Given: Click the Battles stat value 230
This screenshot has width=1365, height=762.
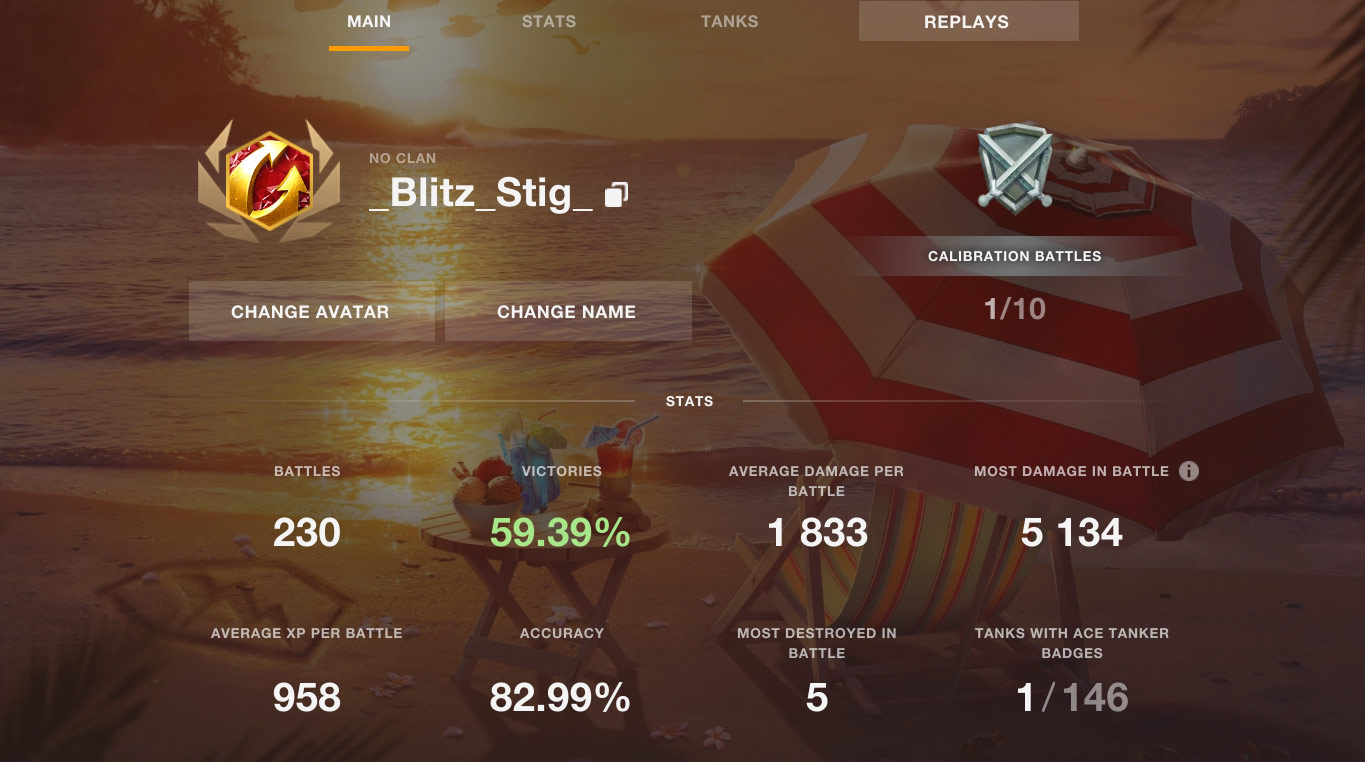Looking at the screenshot, I should [x=307, y=533].
